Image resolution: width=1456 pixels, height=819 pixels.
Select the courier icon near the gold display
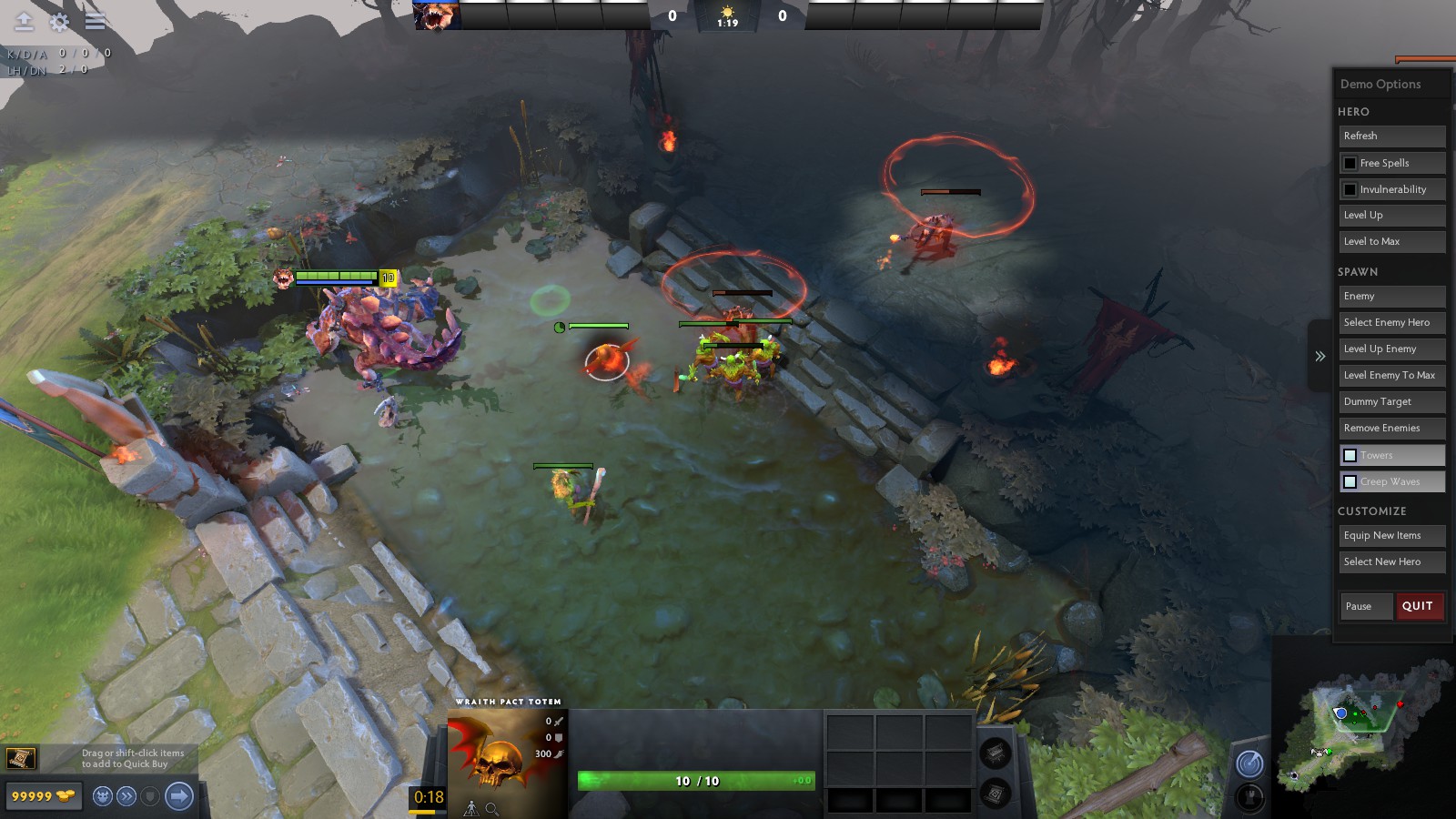tap(102, 795)
